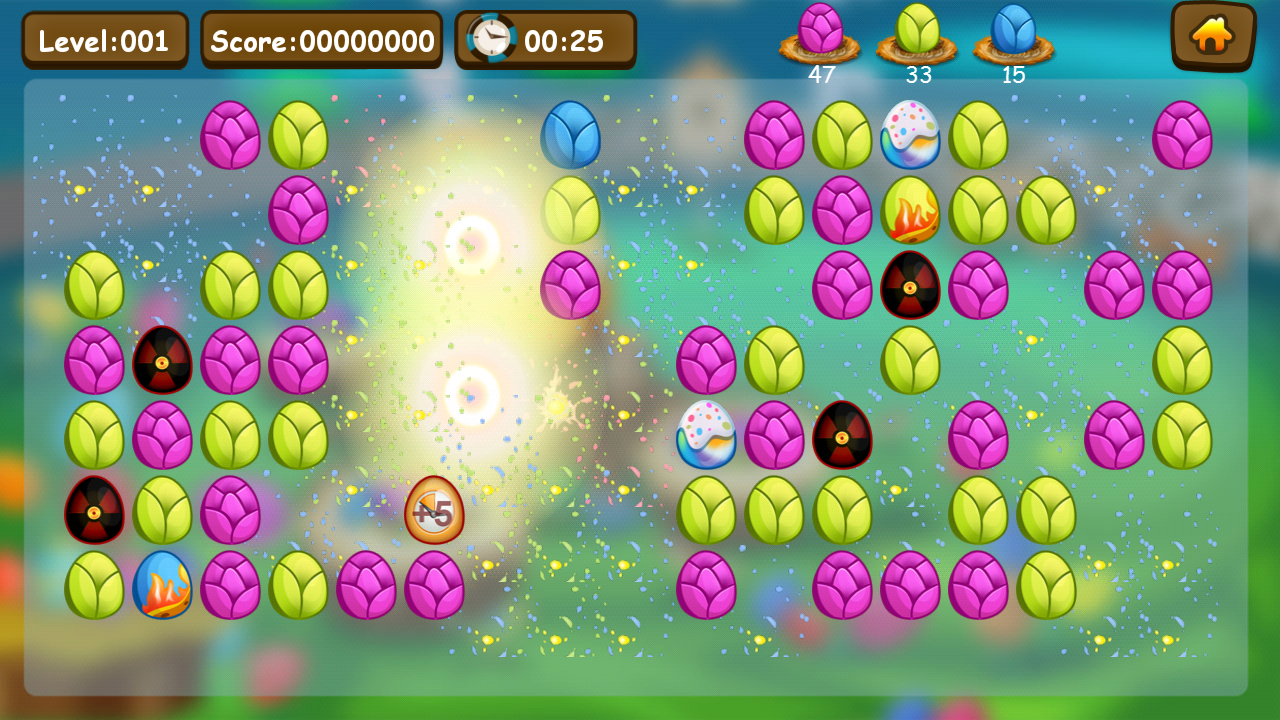Click the Home button in the top-right corner
1280x720 pixels.
[x=1212, y=36]
